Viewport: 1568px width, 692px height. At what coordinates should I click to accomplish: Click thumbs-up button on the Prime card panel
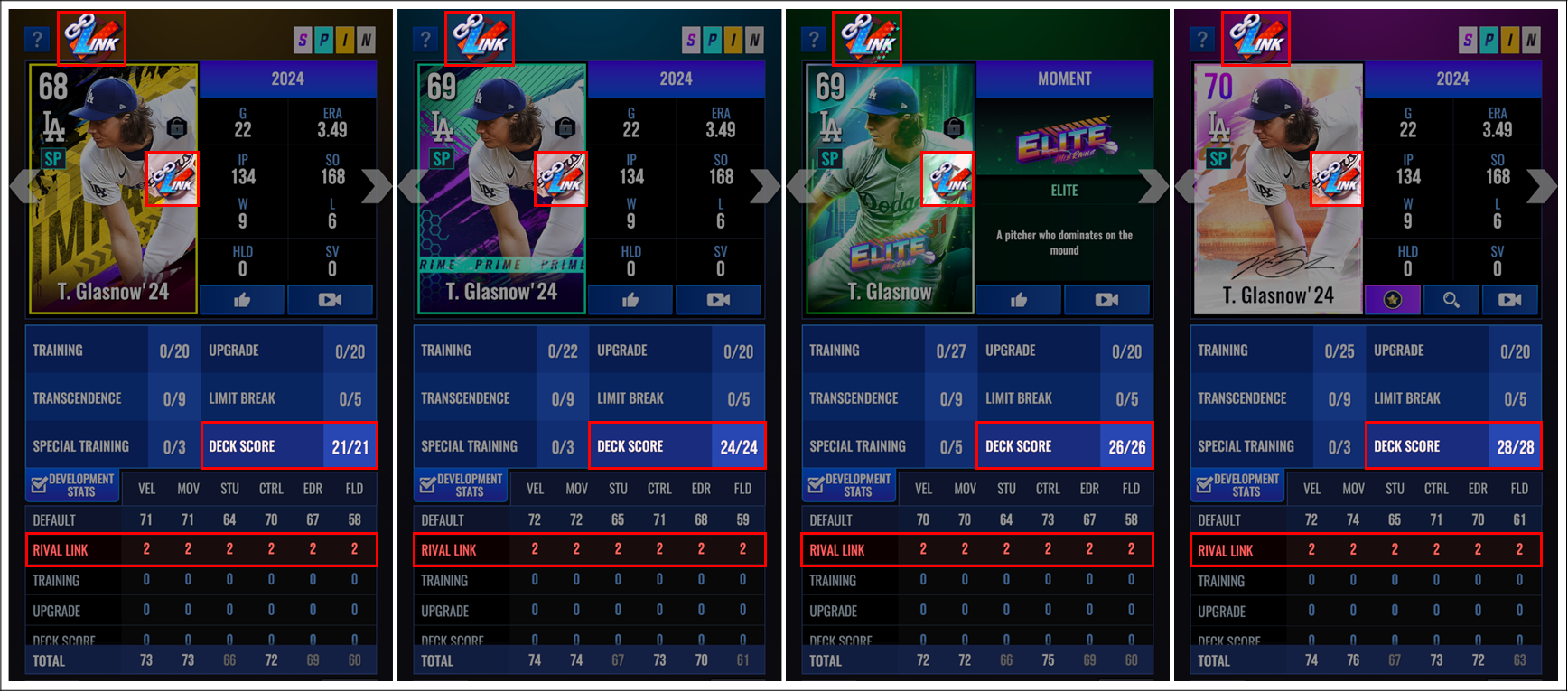[x=630, y=300]
